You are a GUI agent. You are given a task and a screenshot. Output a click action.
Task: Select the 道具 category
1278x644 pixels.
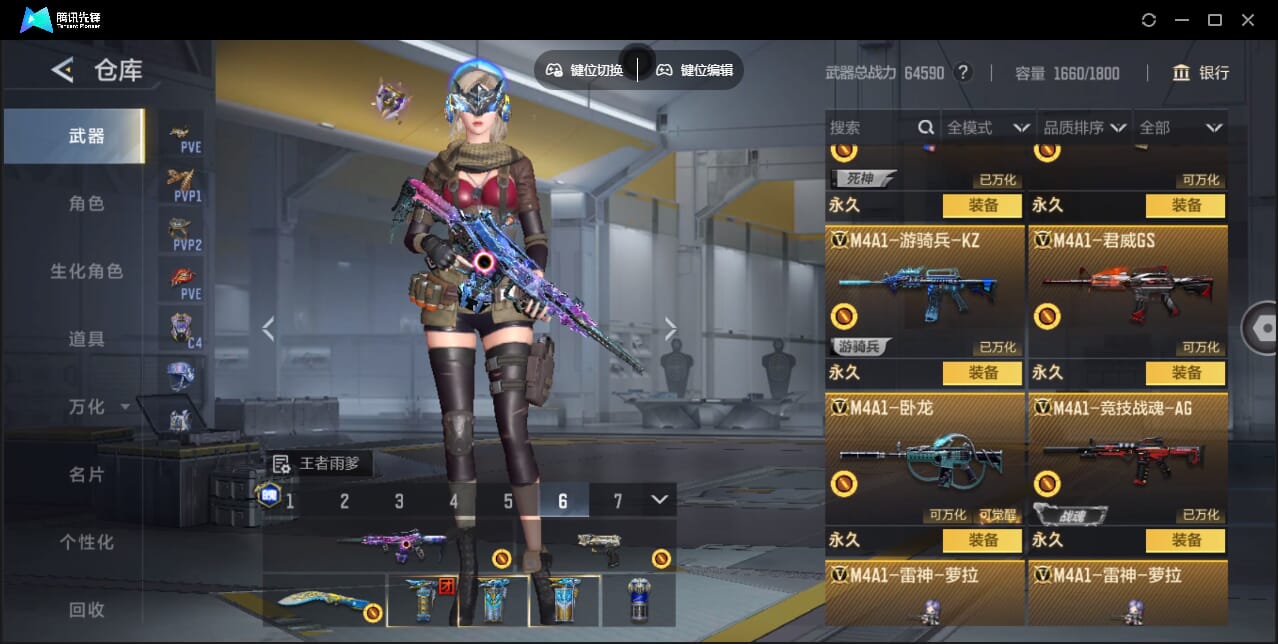(86, 340)
